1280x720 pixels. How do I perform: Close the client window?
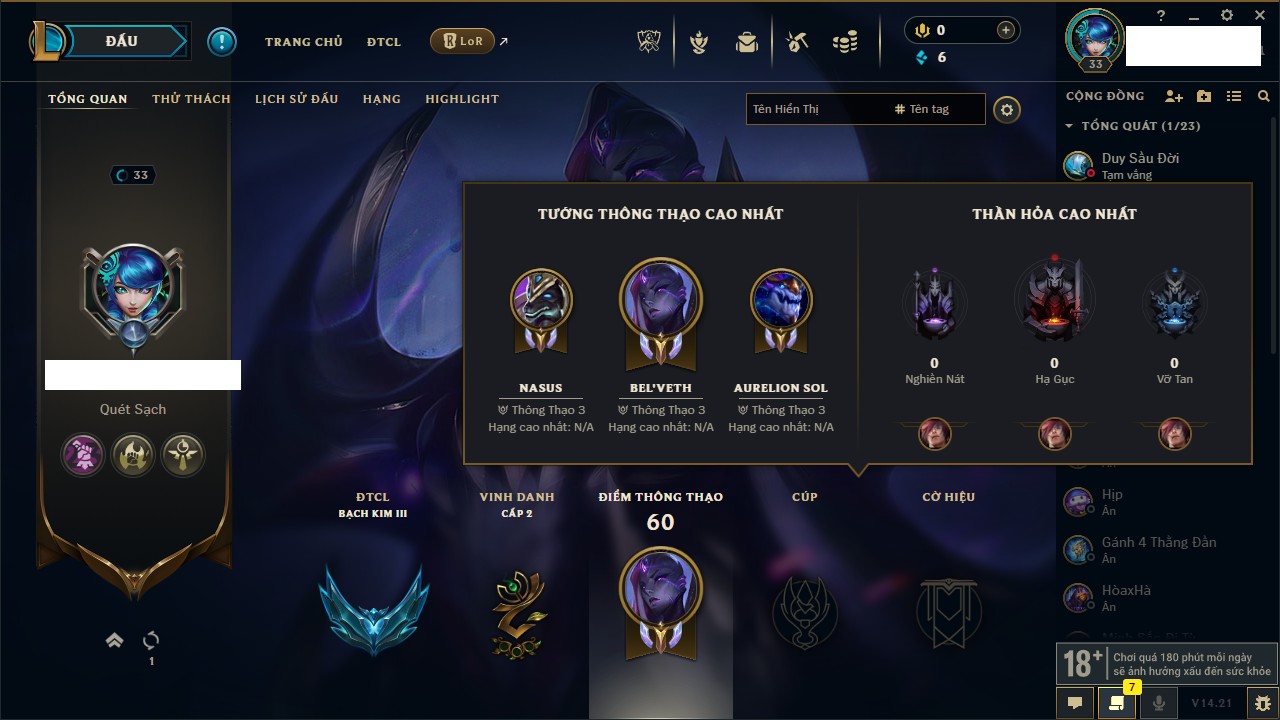1258,15
